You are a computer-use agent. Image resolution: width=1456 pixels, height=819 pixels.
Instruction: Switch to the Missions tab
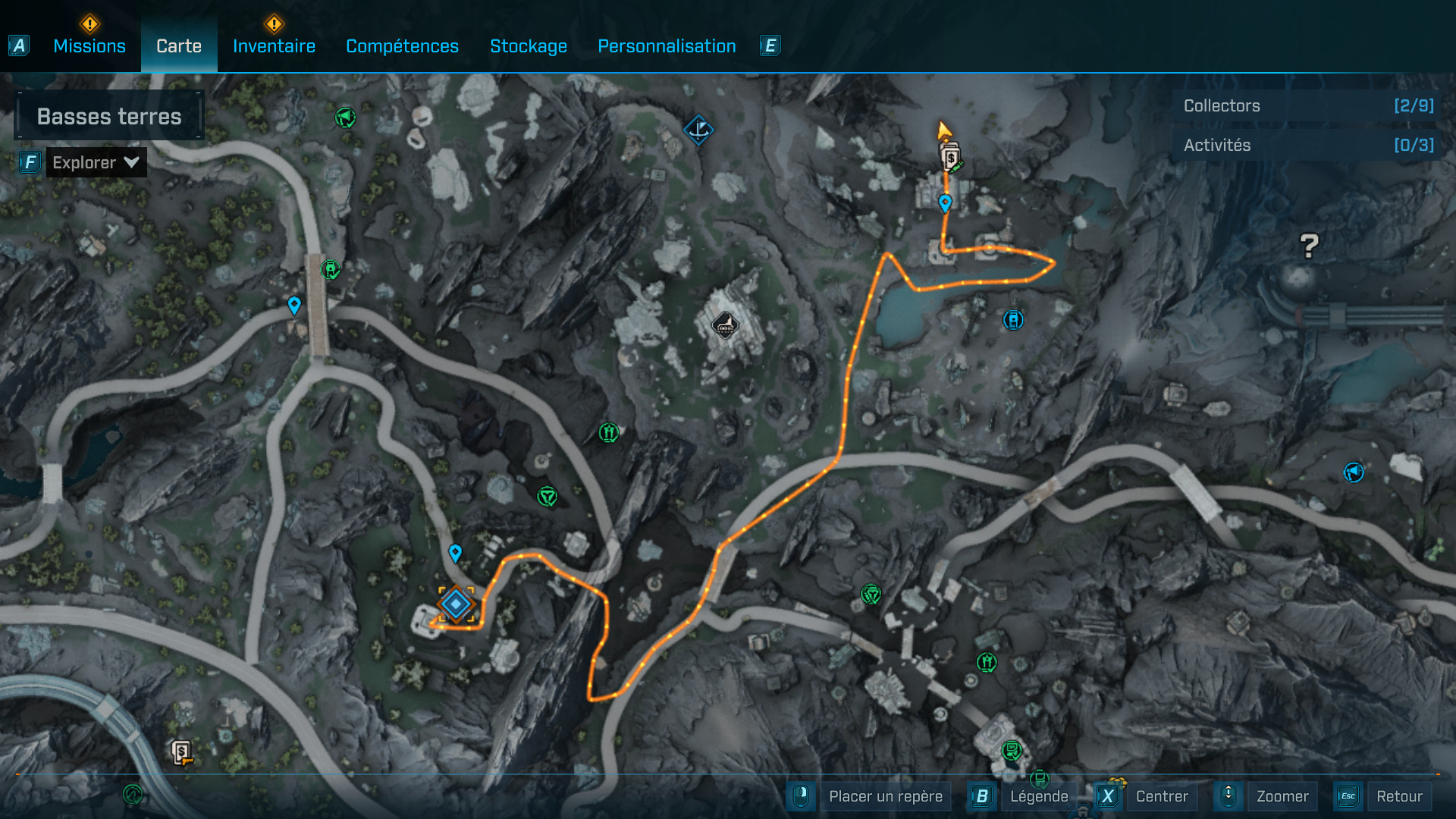click(x=89, y=46)
